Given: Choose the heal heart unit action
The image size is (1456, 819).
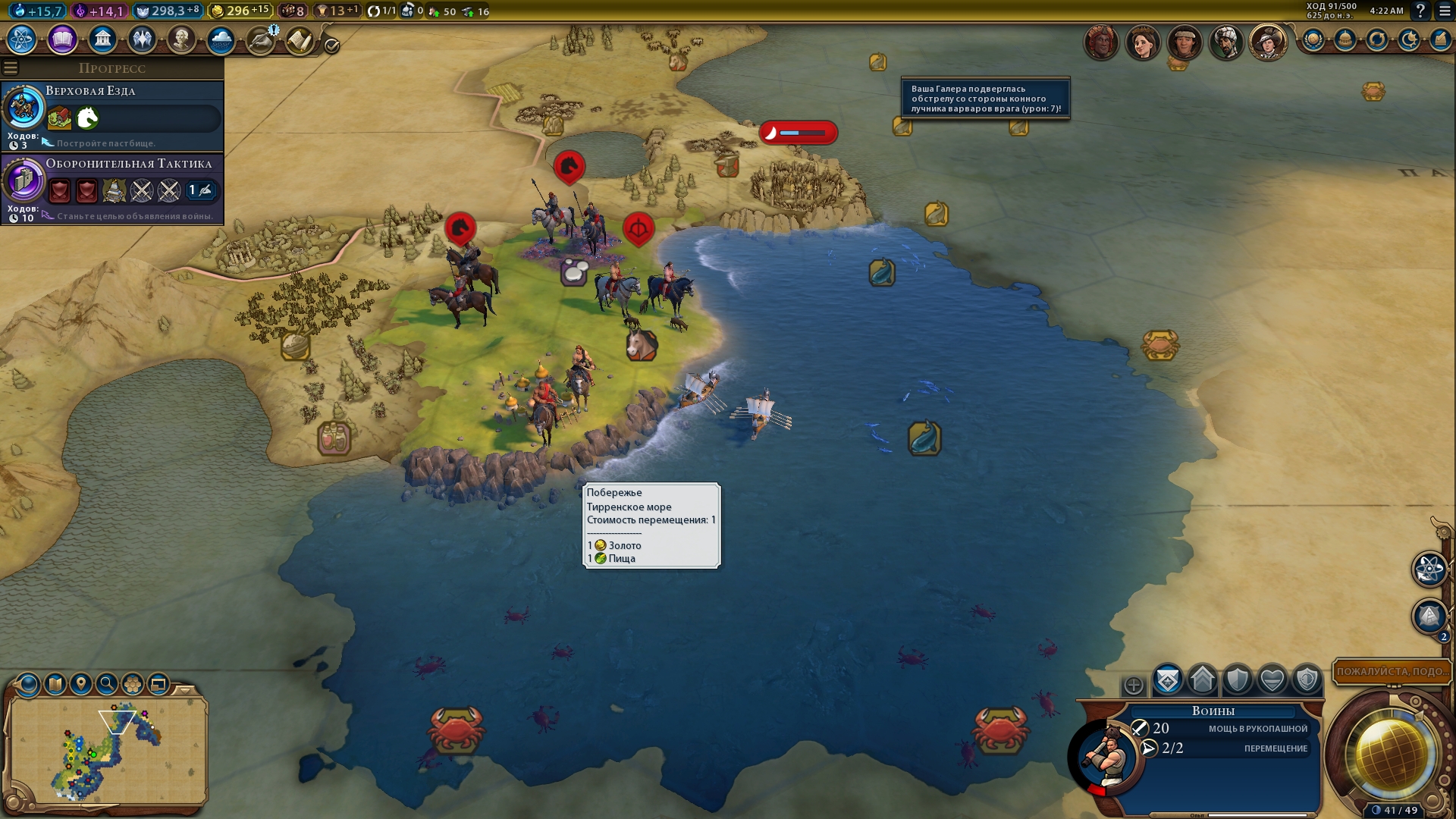Looking at the screenshot, I should coord(1272,679).
